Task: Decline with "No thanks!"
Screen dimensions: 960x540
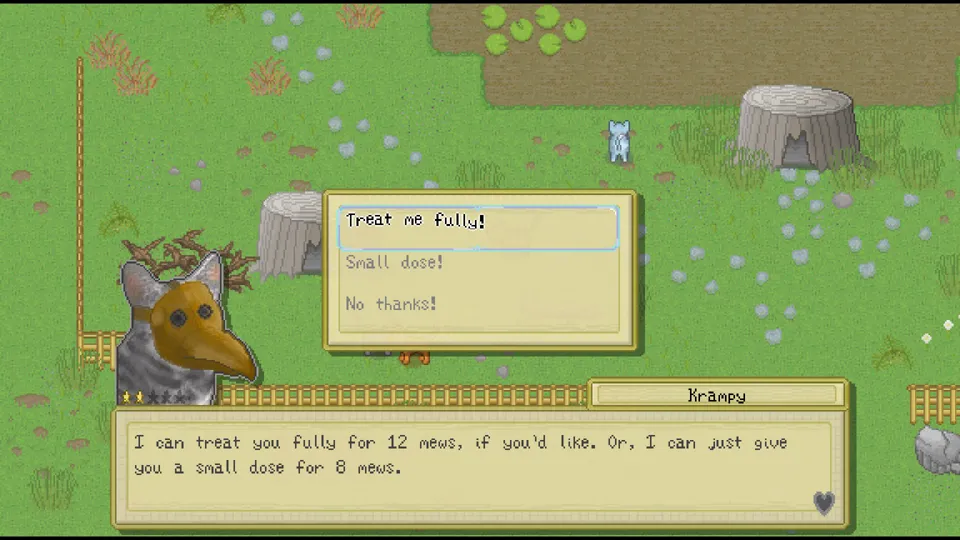Action: pyautogui.click(x=391, y=304)
